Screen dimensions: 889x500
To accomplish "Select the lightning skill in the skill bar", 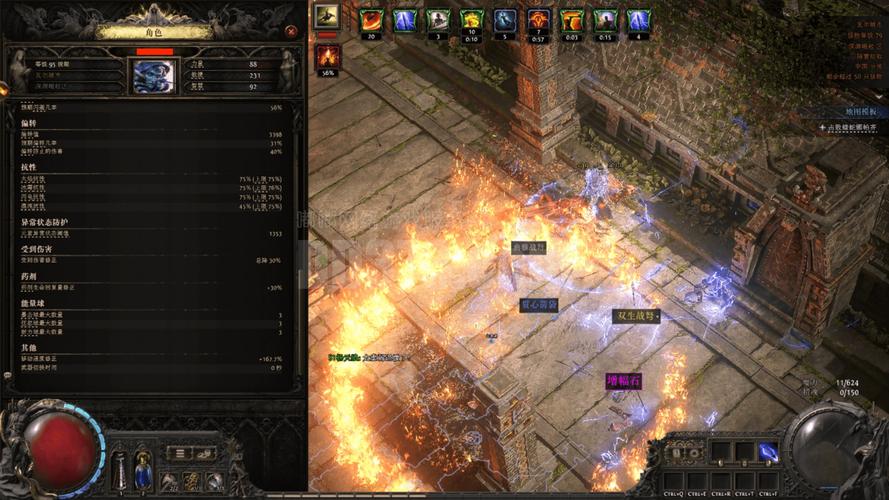I will pyautogui.click(x=768, y=452).
